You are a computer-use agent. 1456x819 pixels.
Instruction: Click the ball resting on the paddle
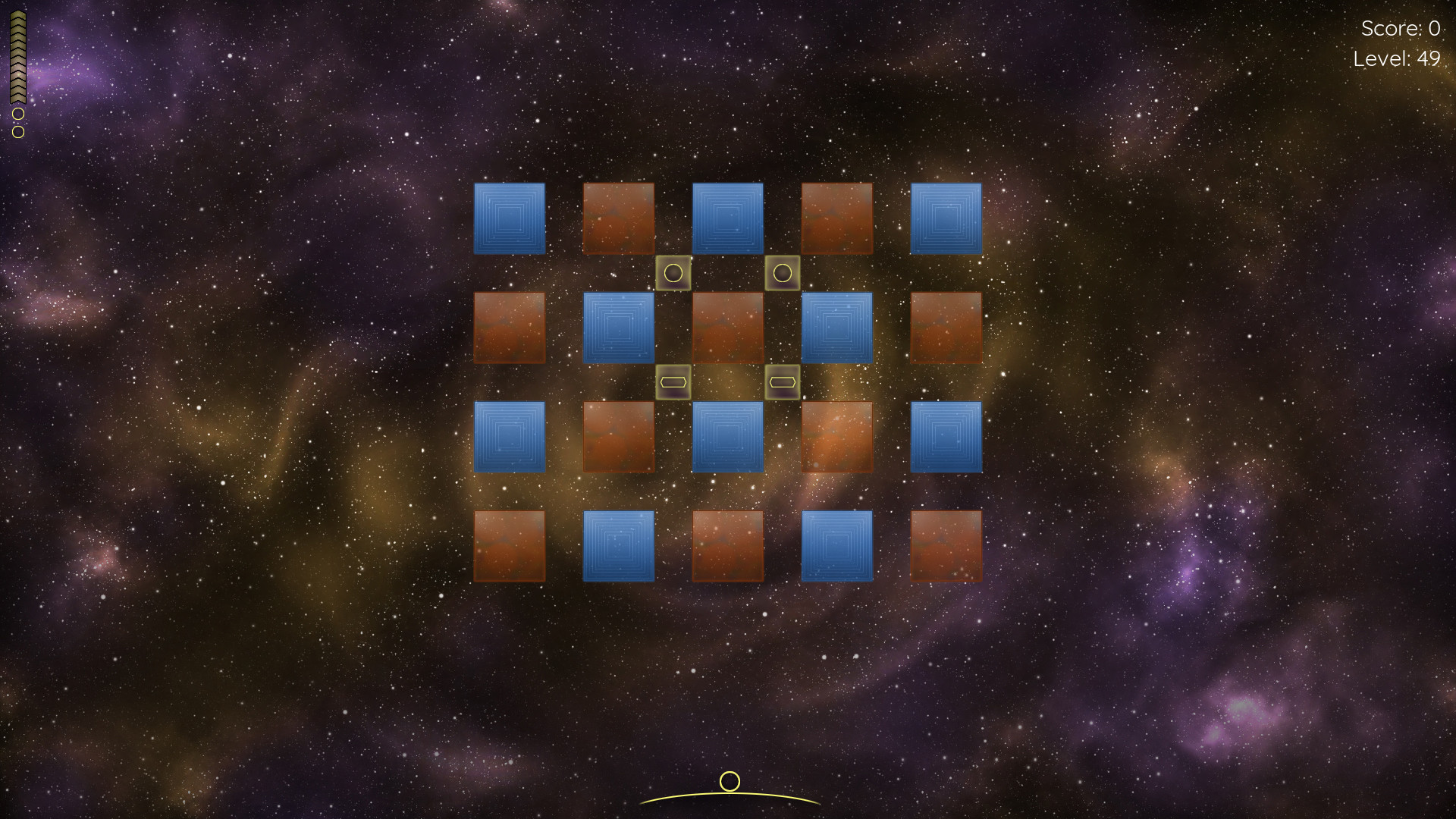(730, 780)
